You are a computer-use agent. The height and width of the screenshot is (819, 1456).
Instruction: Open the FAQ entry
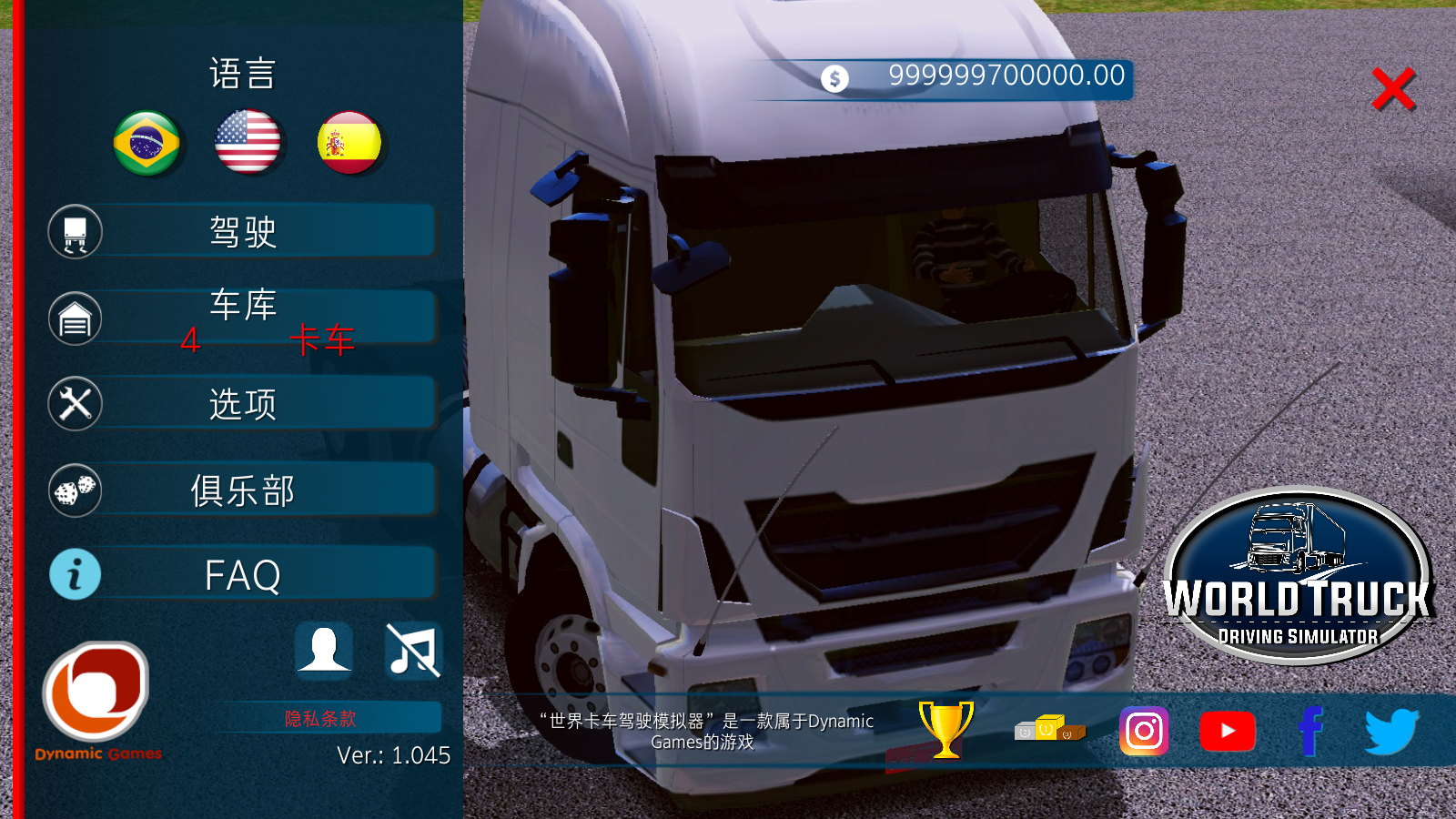[x=244, y=575]
